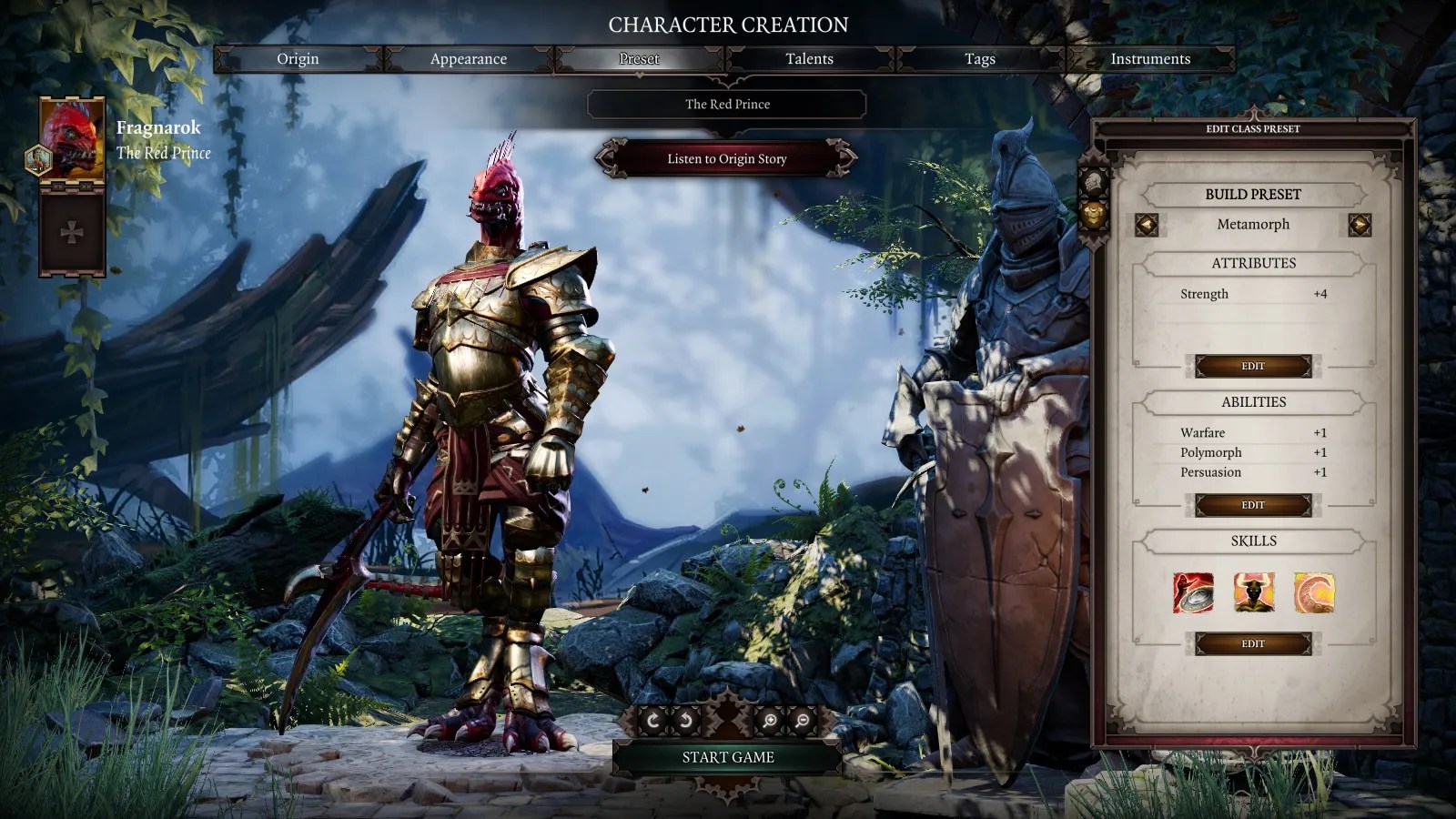Screen dimensions: 1456x819
Task: Add a new character via plus slot
Action: (72, 232)
